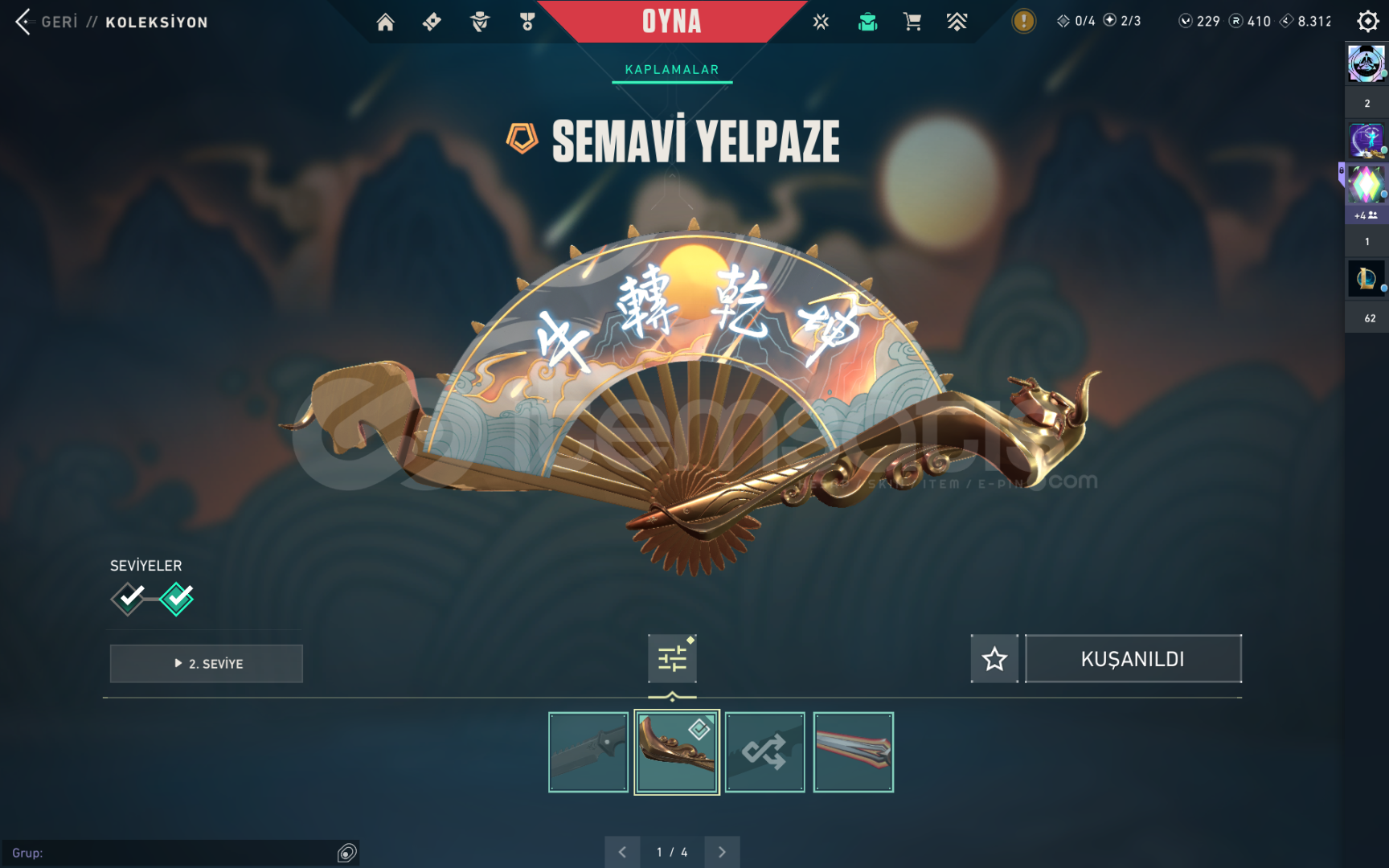This screenshot has width=1389, height=868.
Task: Open the yellow exclamation alert icon
Action: point(1023,21)
